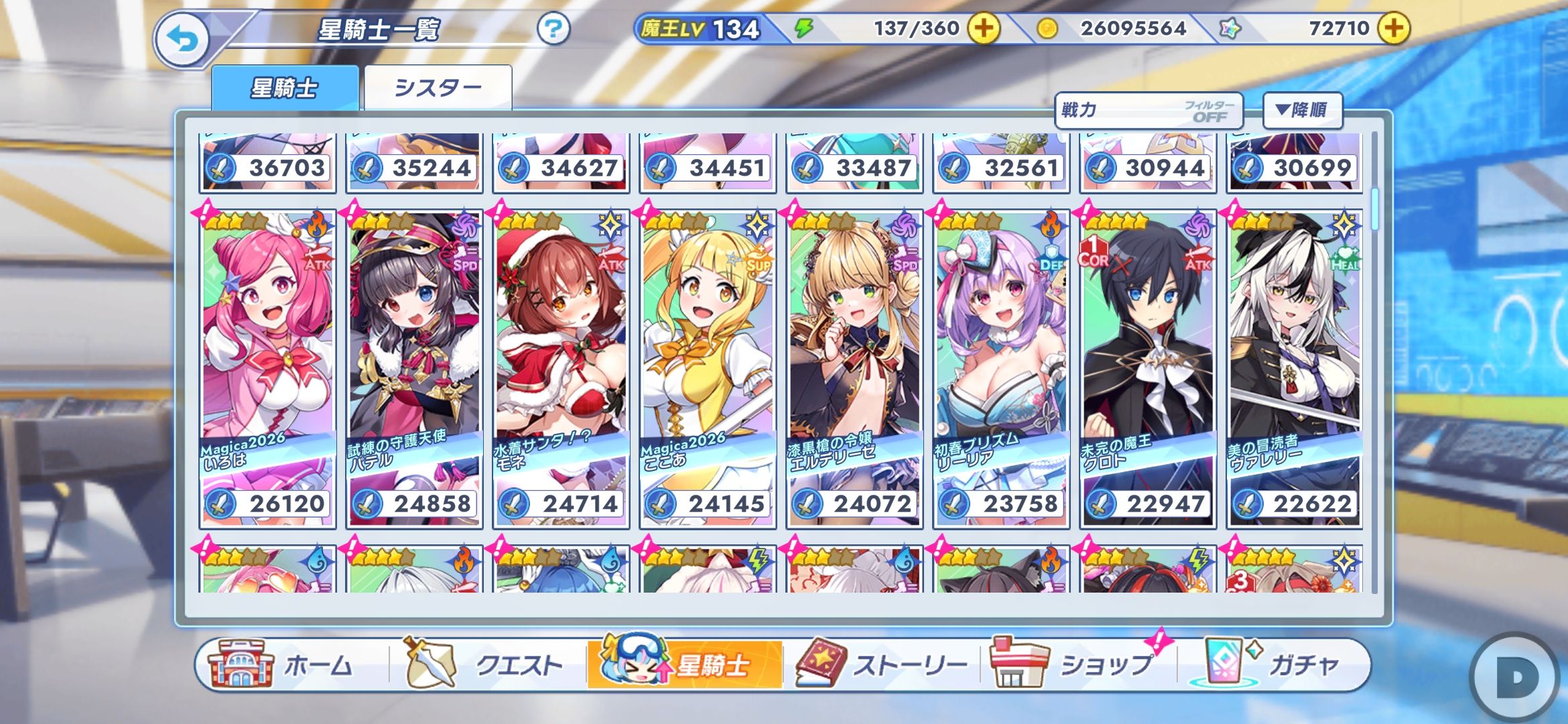Add star gems with the plus beside 72710
The height and width of the screenshot is (724, 1568).
1394,29
